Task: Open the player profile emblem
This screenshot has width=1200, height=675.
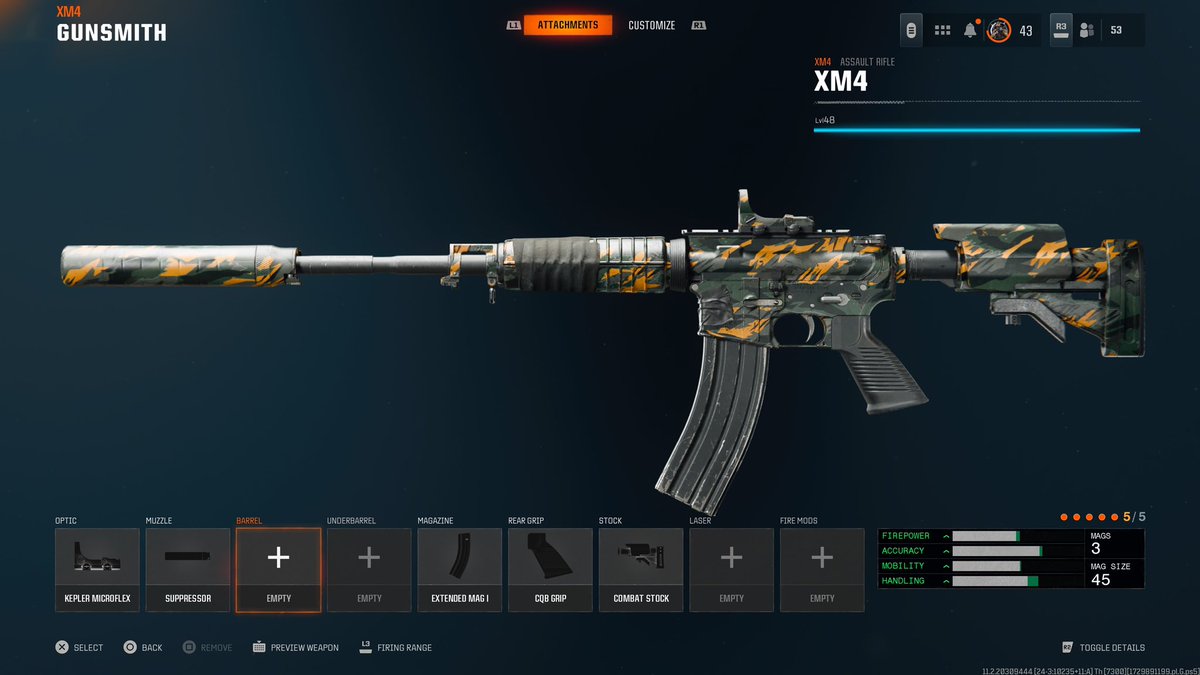Action: point(998,30)
